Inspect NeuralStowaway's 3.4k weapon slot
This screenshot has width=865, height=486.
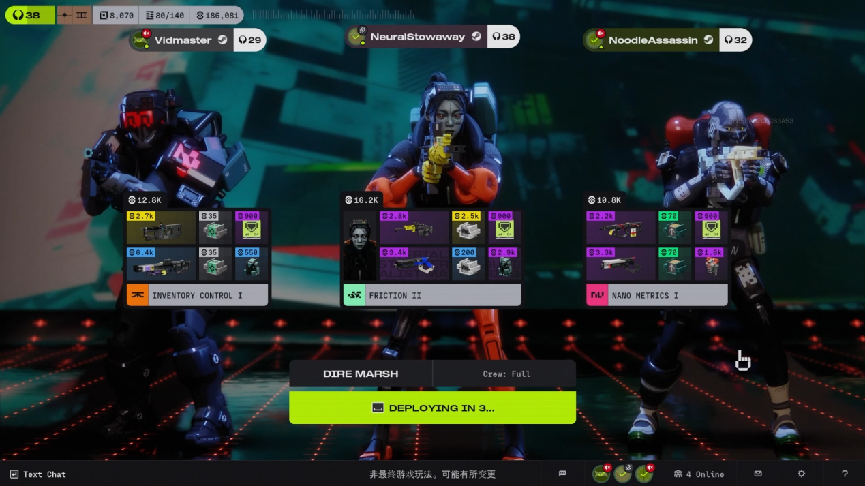411,263
